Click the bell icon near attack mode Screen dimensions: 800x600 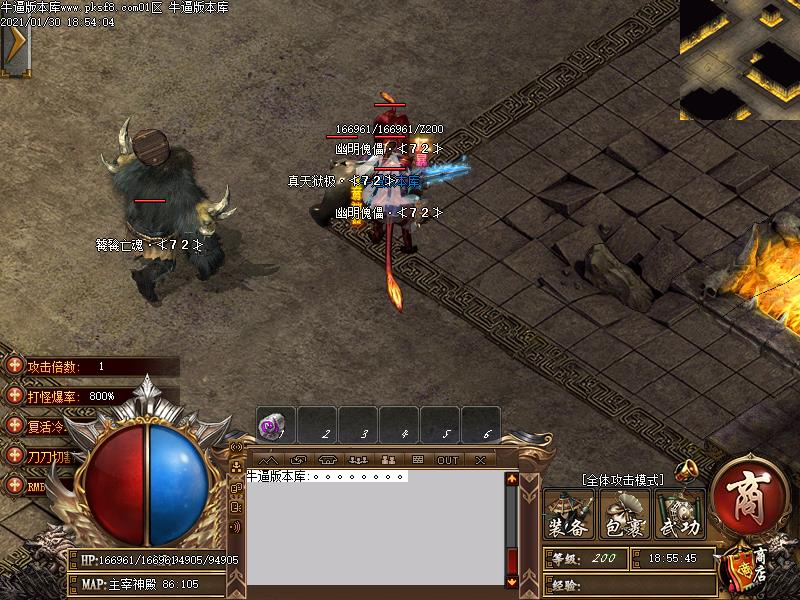[687, 469]
